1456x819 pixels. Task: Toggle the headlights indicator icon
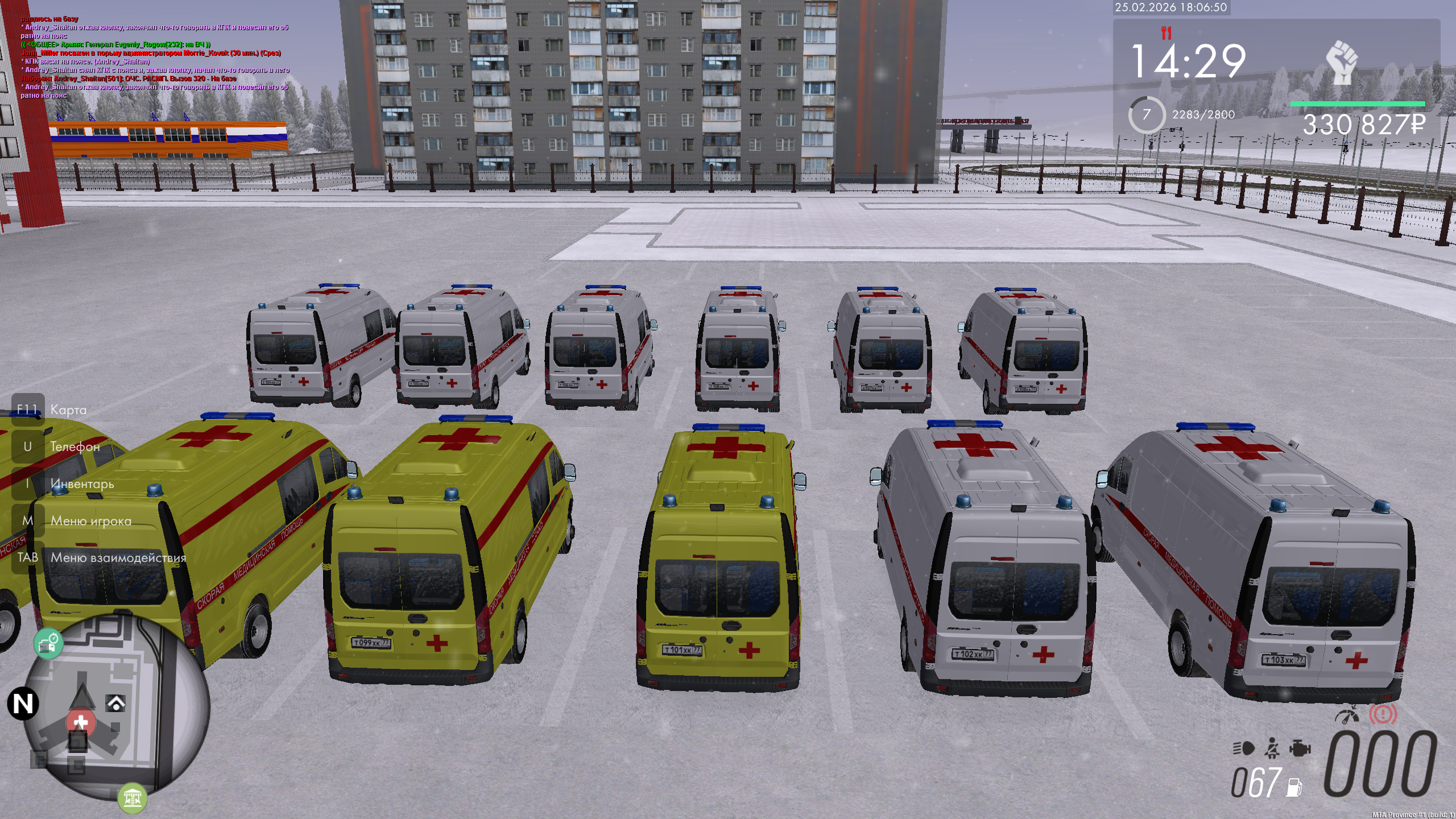tap(1244, 748)
